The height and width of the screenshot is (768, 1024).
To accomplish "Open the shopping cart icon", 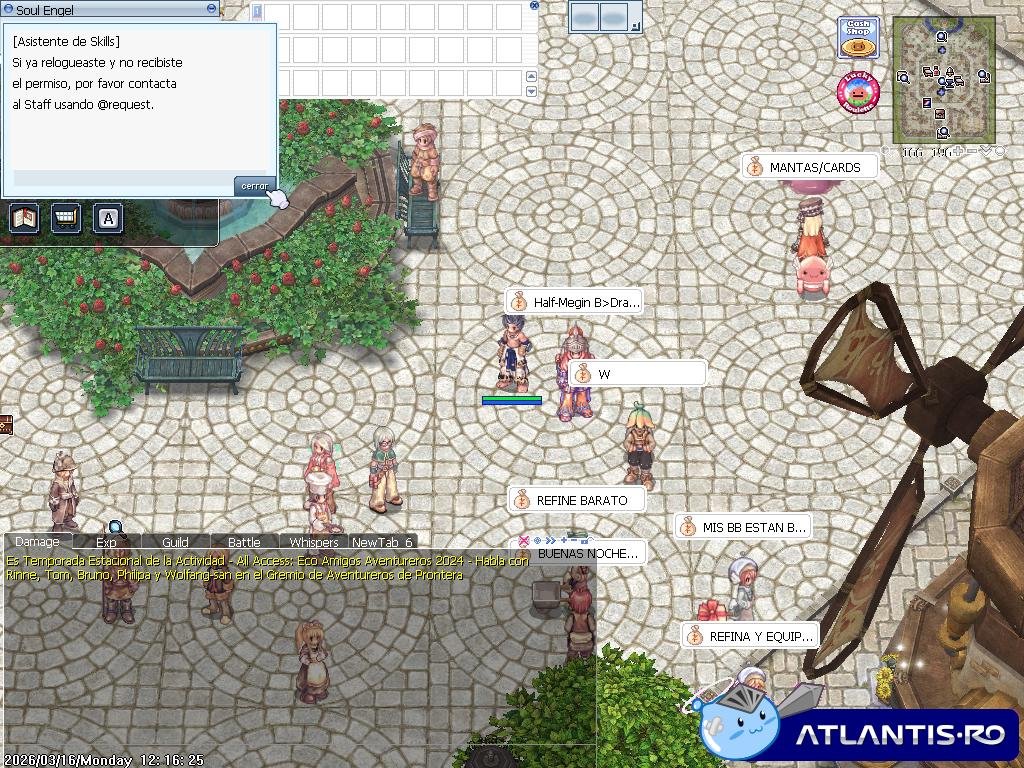I will (x=66, y=217).
